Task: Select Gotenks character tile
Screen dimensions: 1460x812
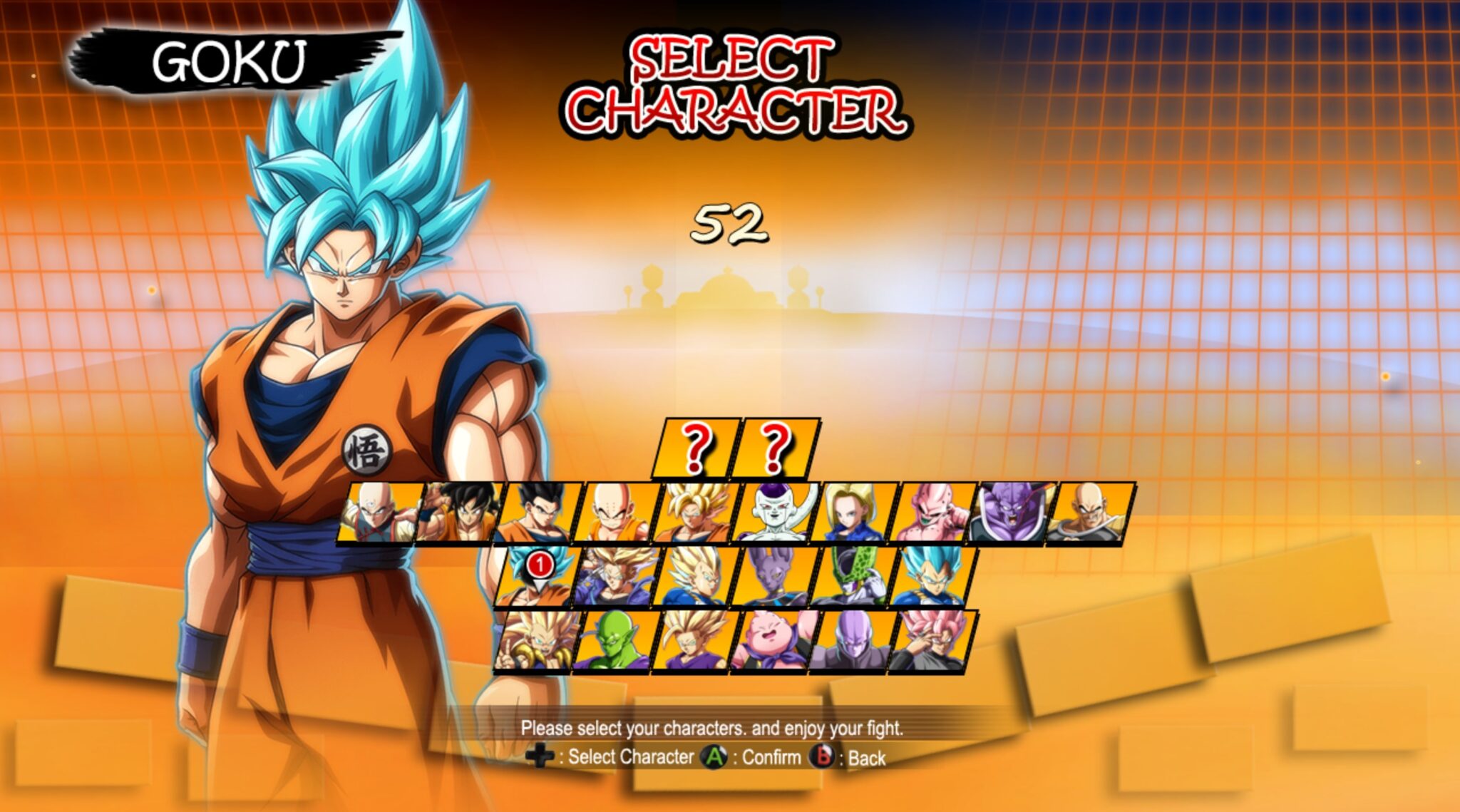Action: 536,642
